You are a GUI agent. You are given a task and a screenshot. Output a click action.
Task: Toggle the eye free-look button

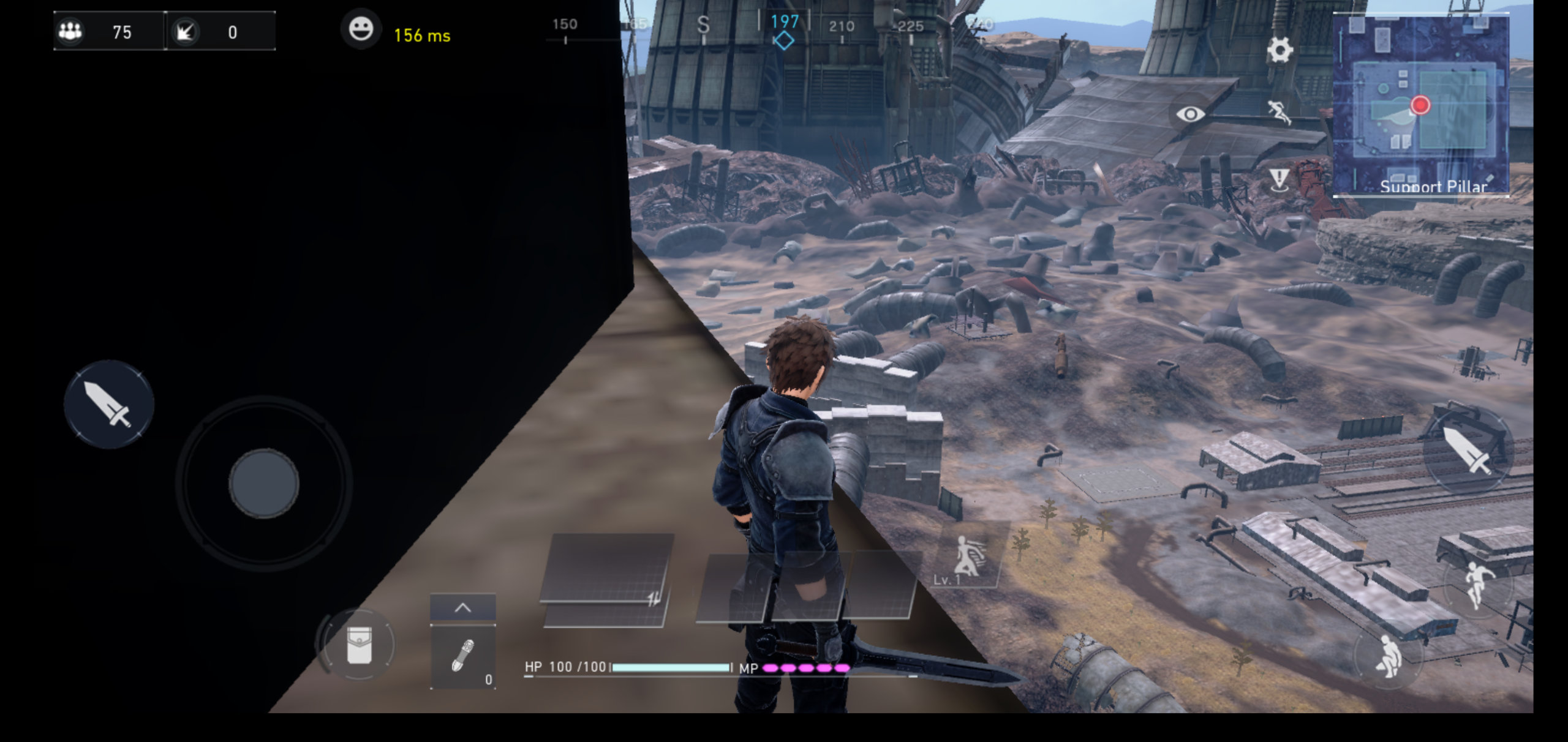coord(1190,114)
